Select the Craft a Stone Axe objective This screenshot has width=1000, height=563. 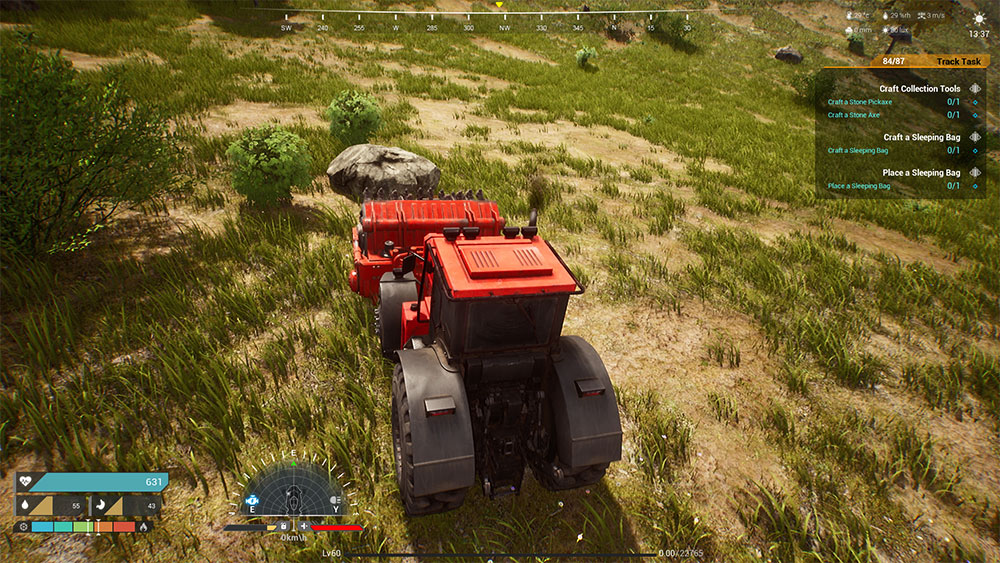[854, 115]
